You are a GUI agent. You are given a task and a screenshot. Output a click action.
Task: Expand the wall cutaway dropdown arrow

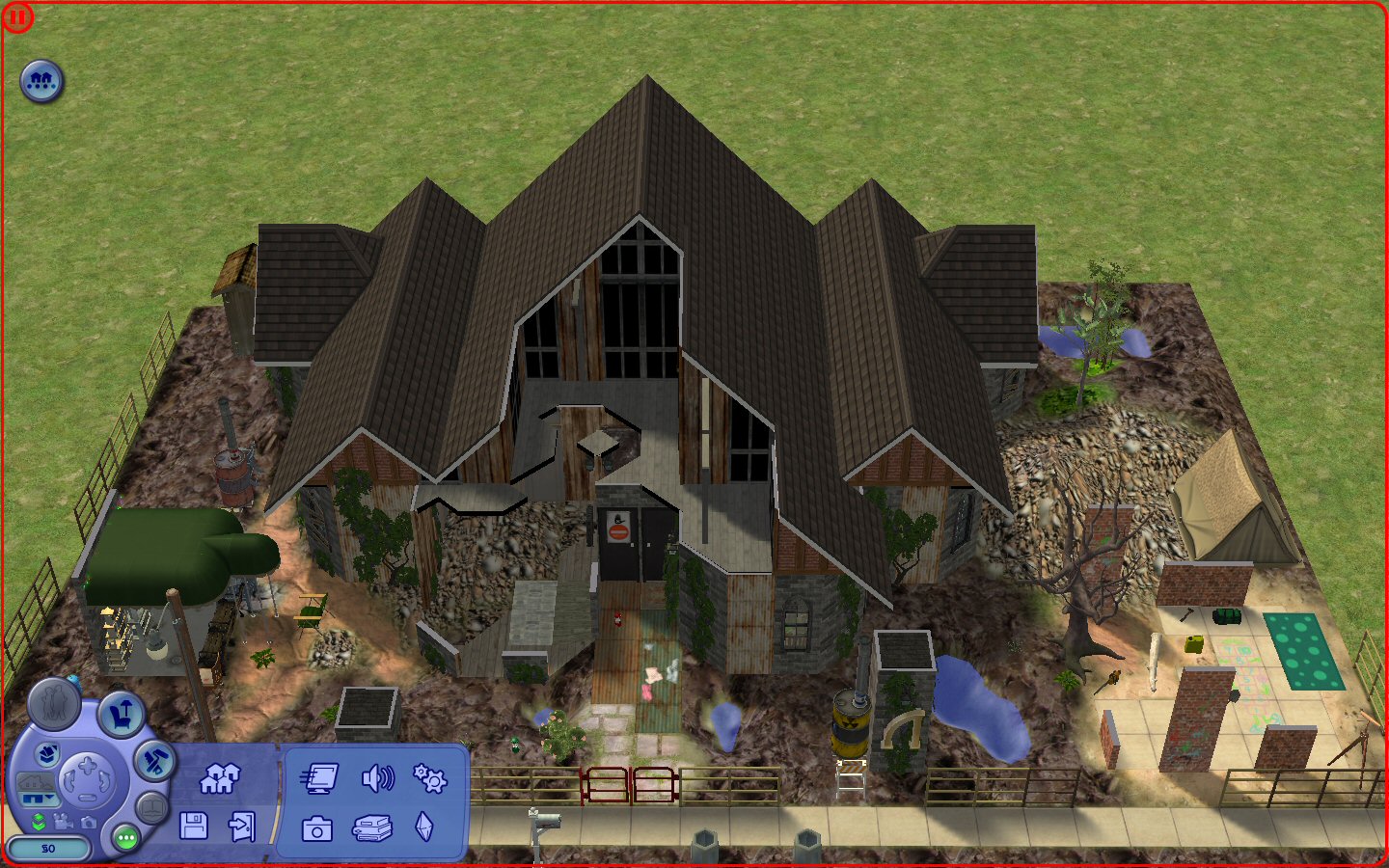pyautogui.click(x=50, y=798)
